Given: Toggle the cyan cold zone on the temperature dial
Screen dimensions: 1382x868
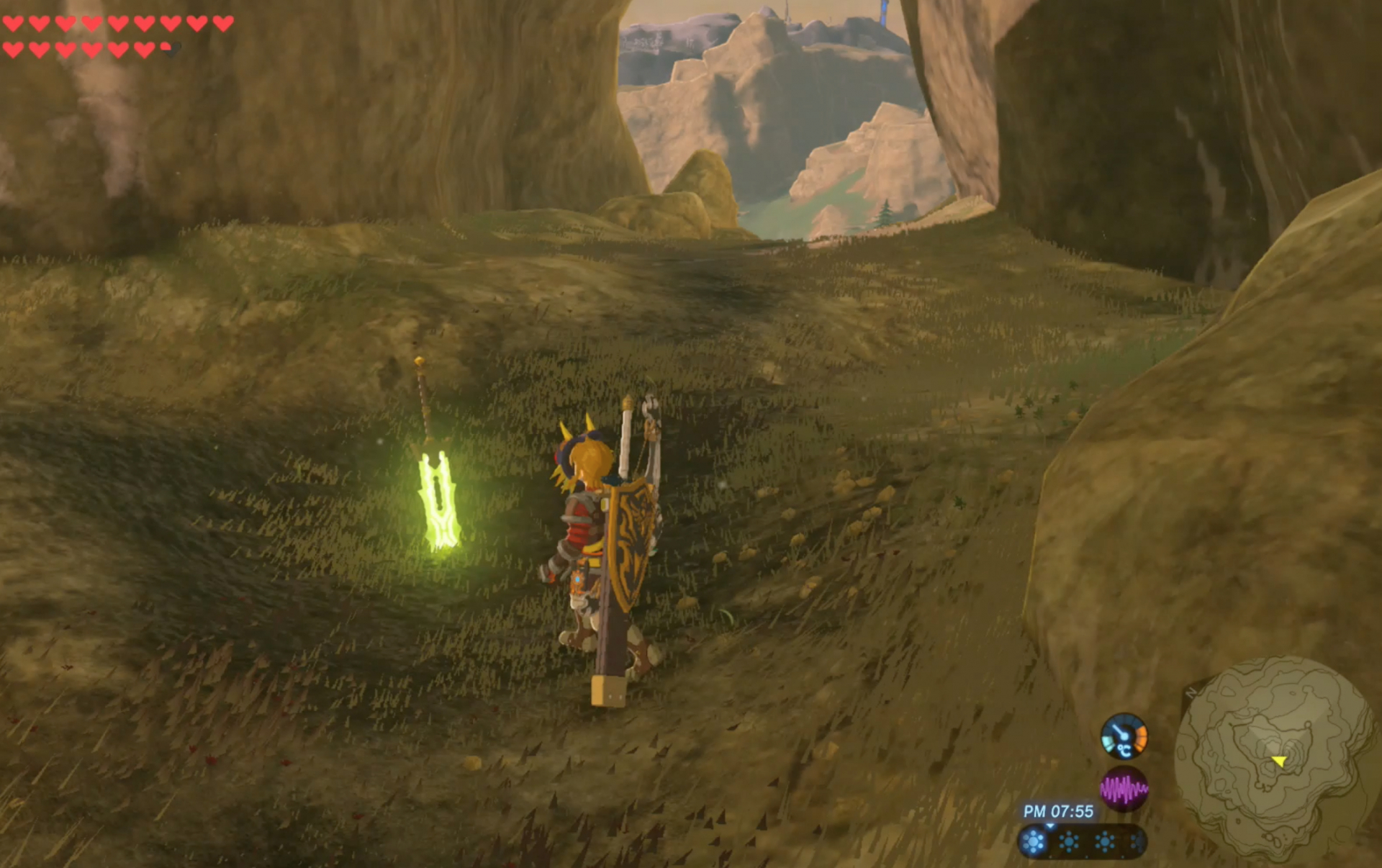Looking at the screenshot, I should 1108,744.
